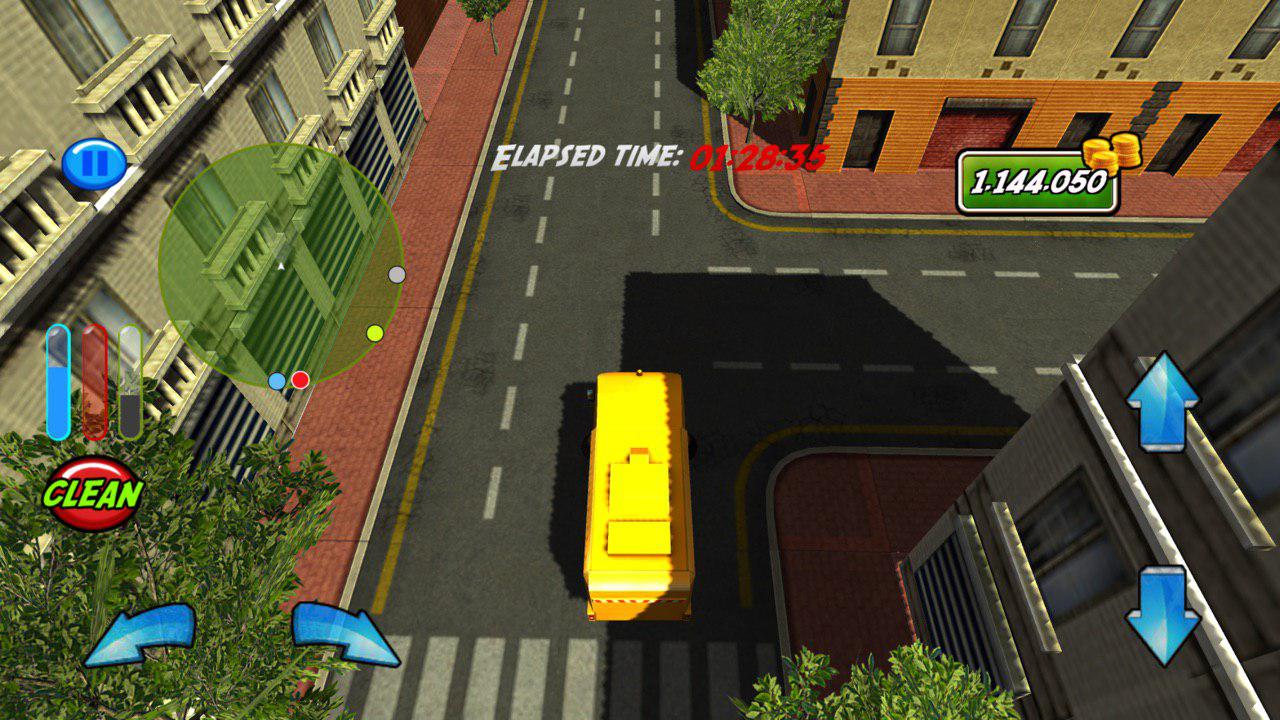Tap the white player marker on the minimap

[283, 265]
